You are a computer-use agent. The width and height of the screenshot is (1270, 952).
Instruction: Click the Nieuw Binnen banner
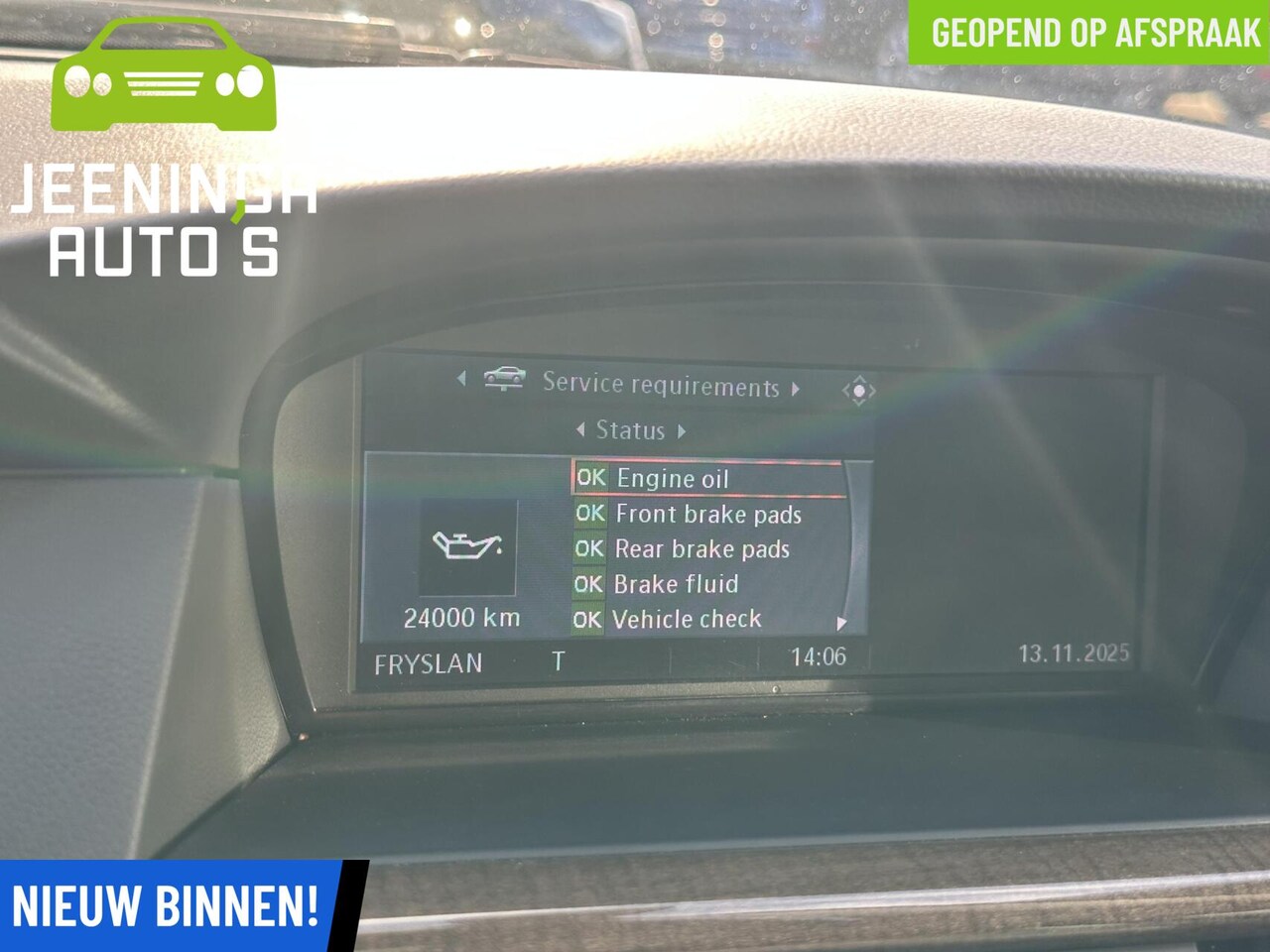click(x=166, y=906)
